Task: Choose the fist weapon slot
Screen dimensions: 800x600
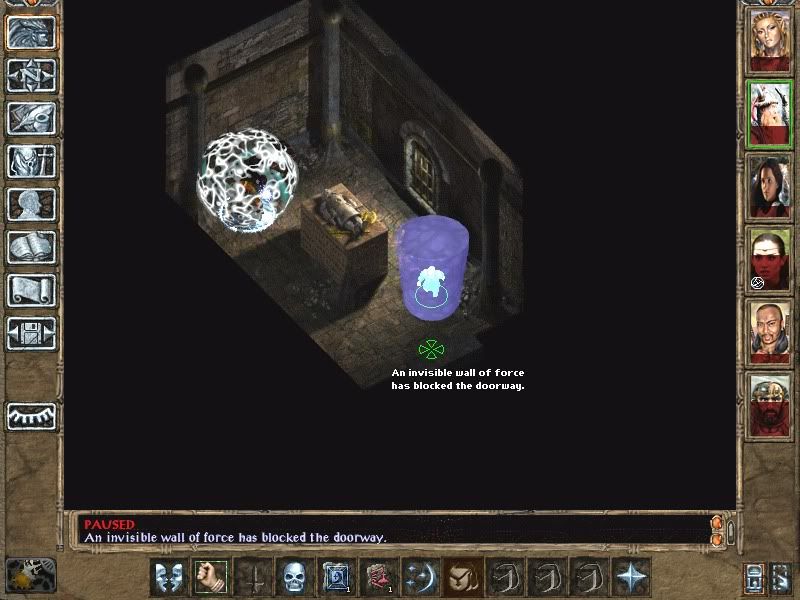Action: (211, 577)
